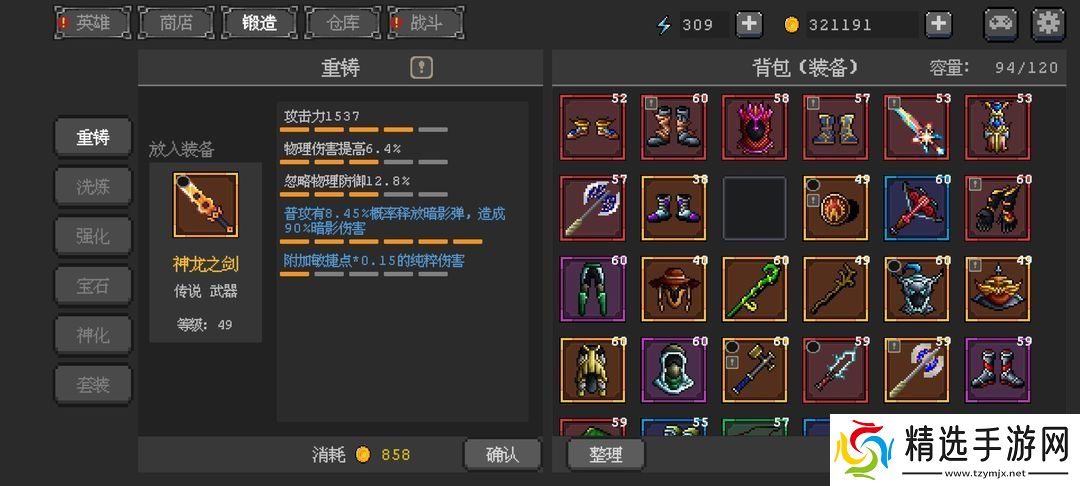Image resolution: width=1080 pixels, height=486 pixels.
Task: Add more lightning energy with plus button
Action: click(749, 24)
